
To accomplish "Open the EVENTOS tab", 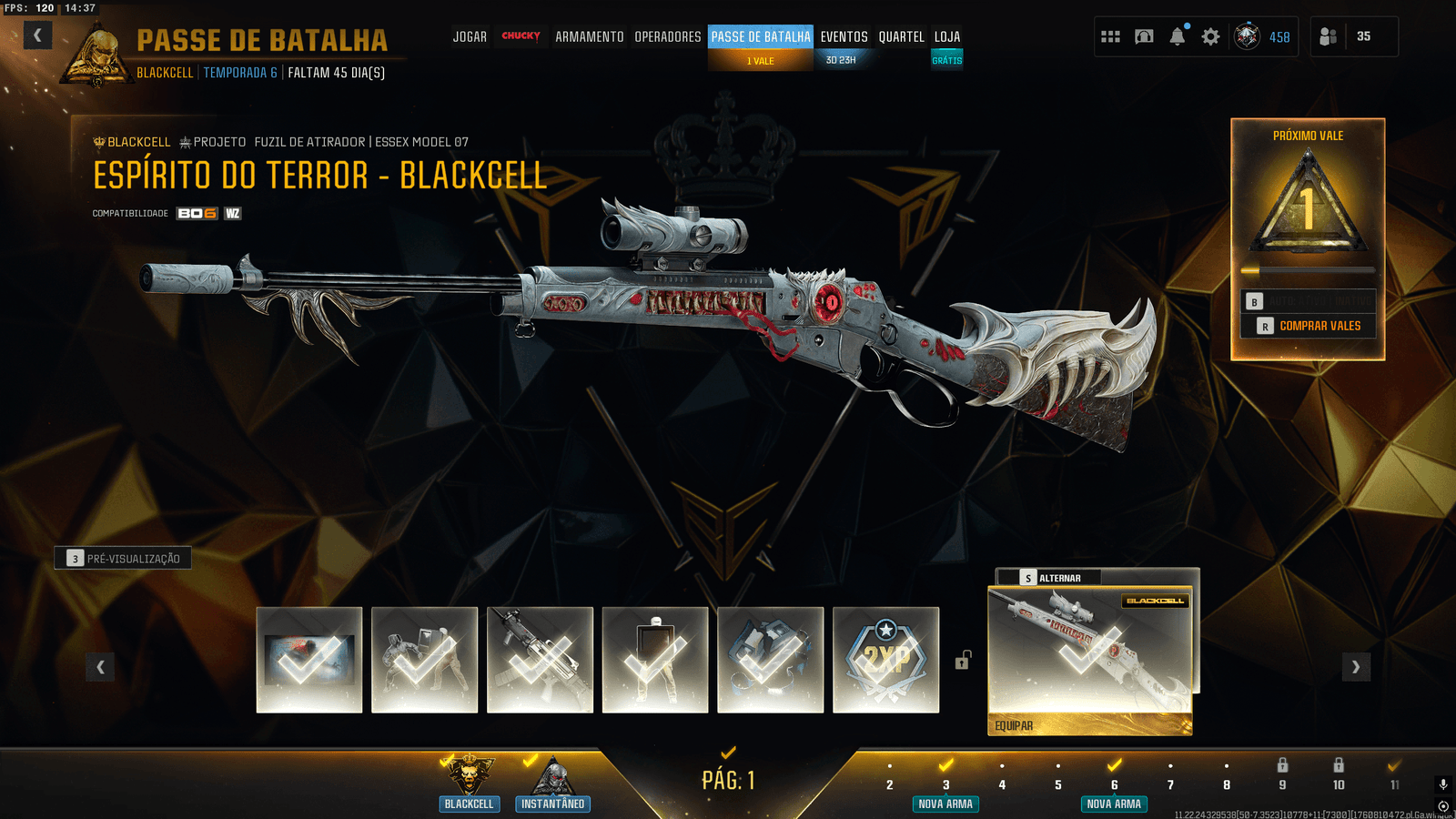I will 844,37.
